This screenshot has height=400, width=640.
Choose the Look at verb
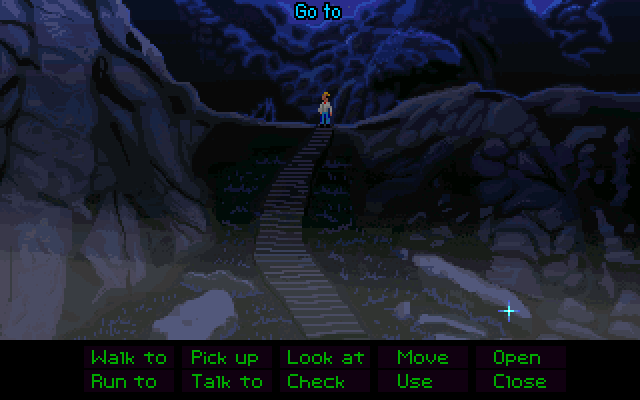(325, 357)
